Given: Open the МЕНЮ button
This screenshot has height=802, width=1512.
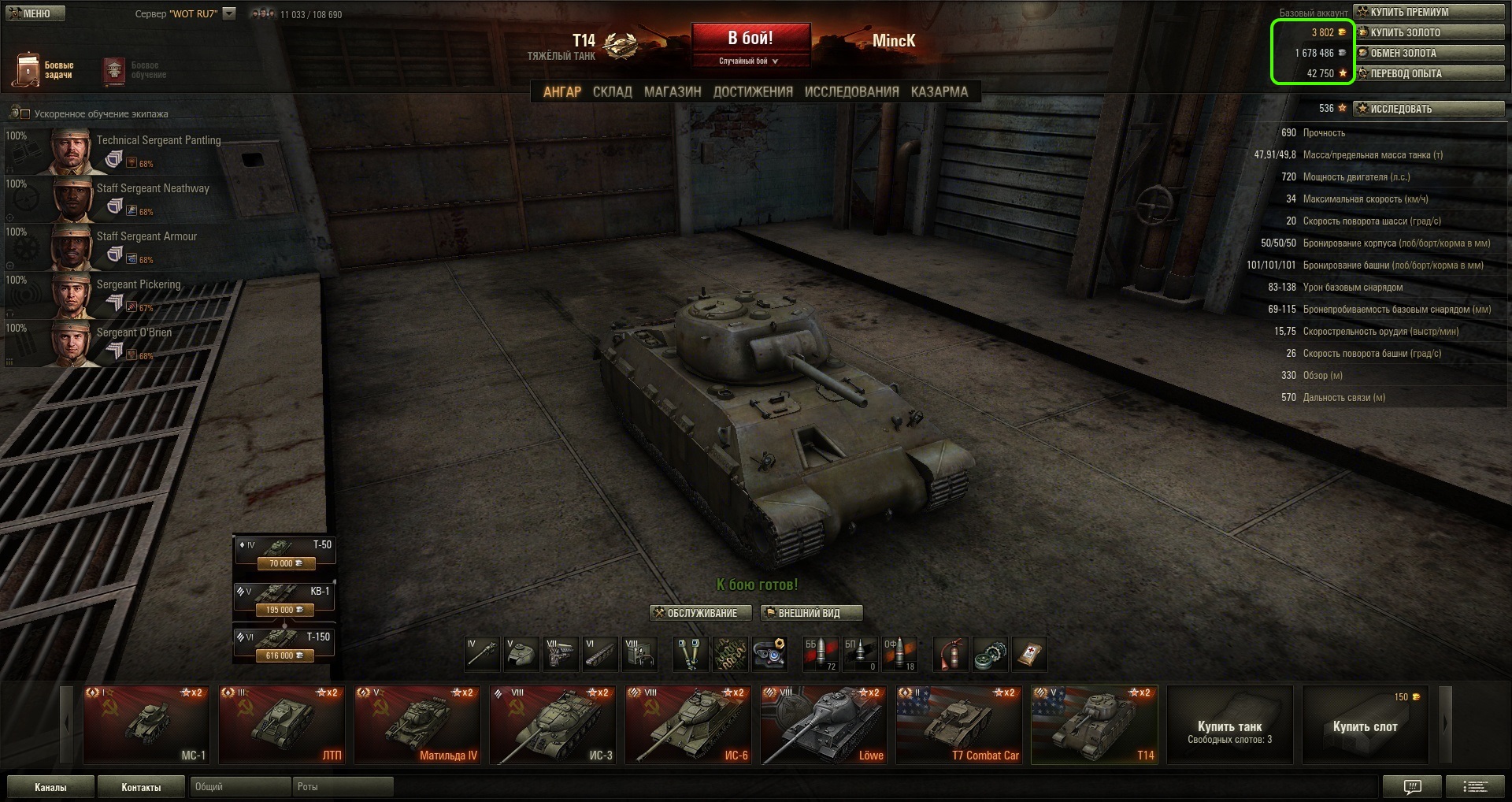Looking at the screenshot, I should click(x=35, y=13).
